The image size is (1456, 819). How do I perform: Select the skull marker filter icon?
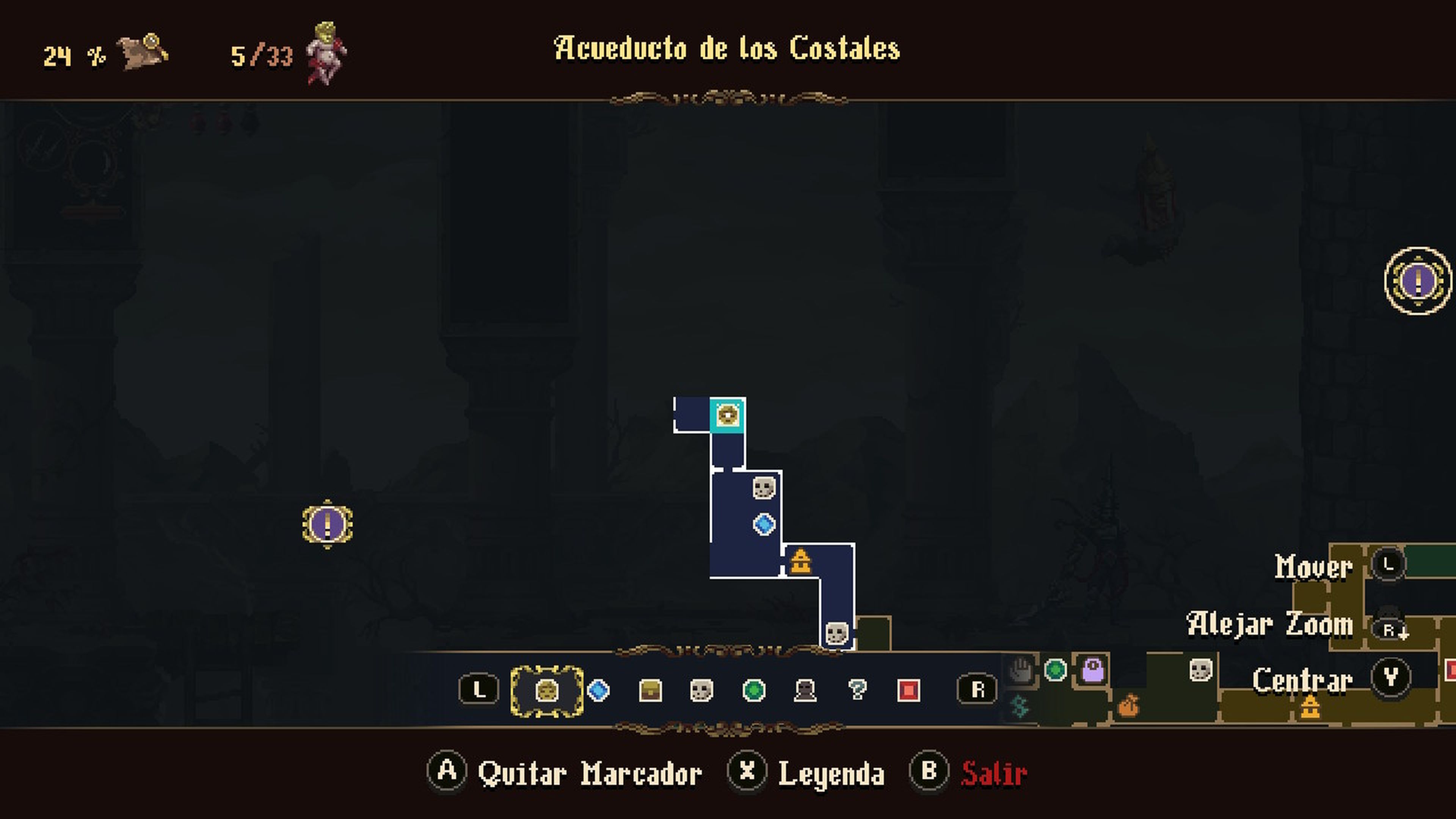[701, 691]
